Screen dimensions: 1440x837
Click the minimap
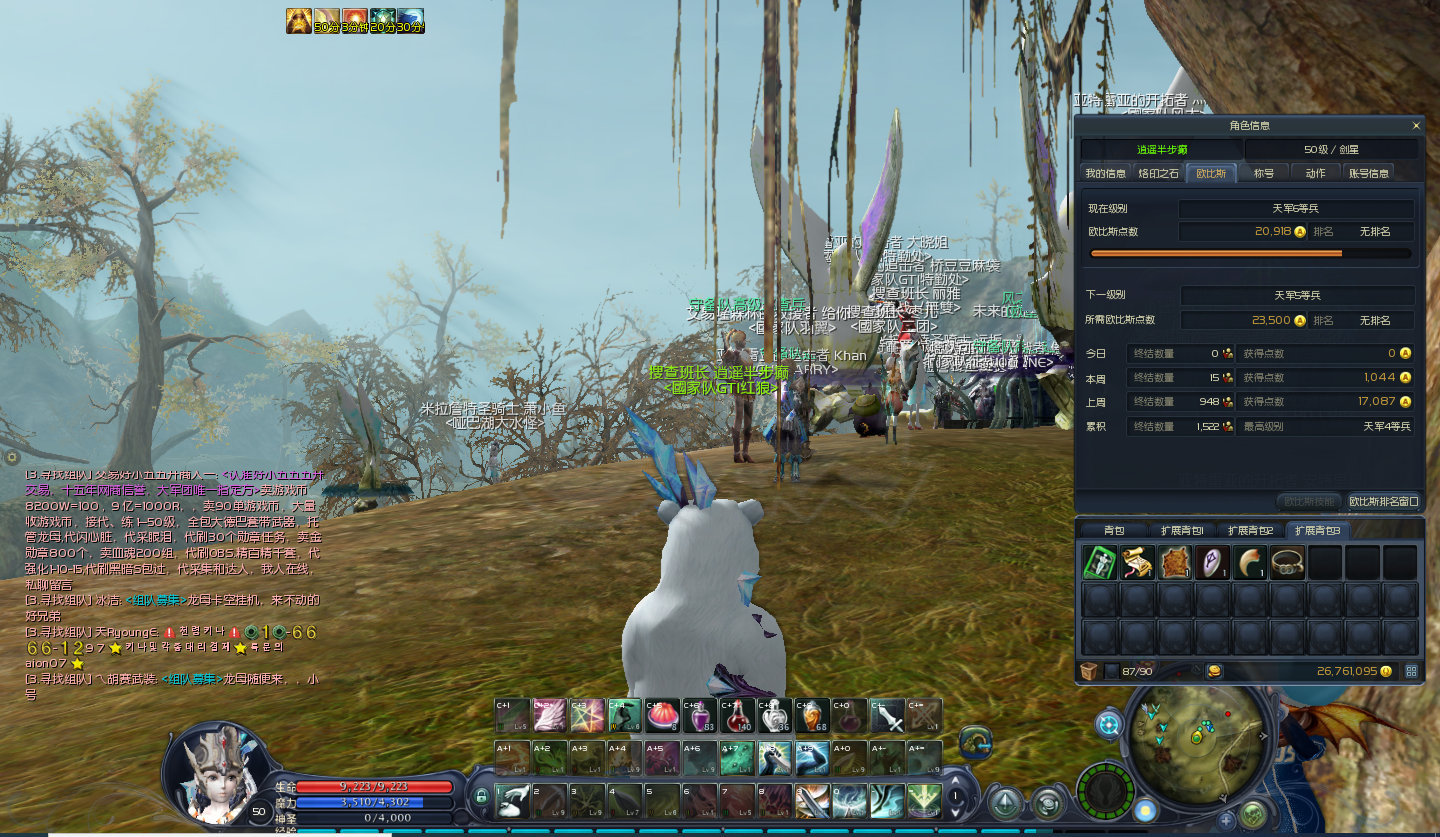[1197, 738]
